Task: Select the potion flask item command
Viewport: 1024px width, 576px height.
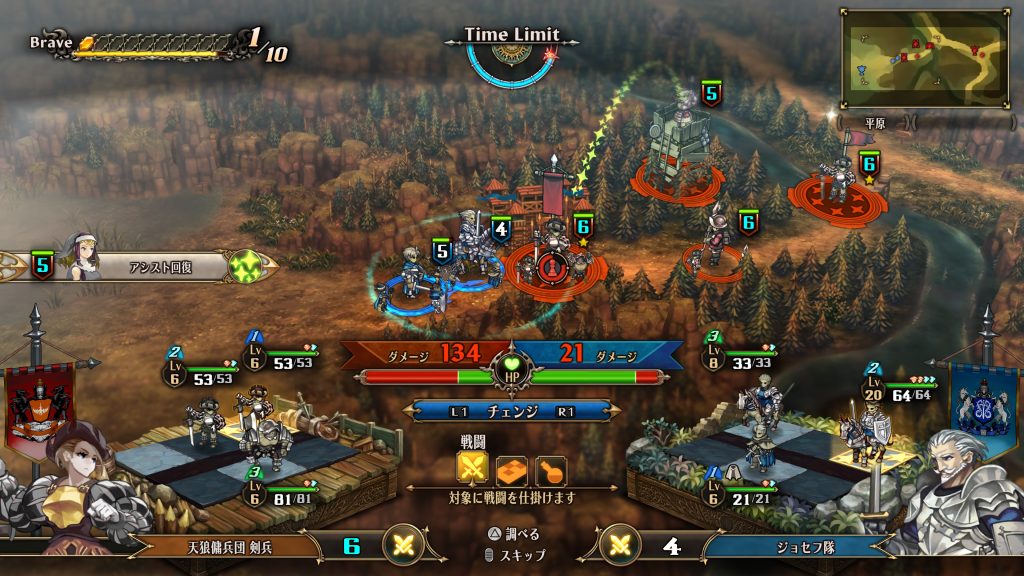Action: pyautogui.click(x=550, y=468)
